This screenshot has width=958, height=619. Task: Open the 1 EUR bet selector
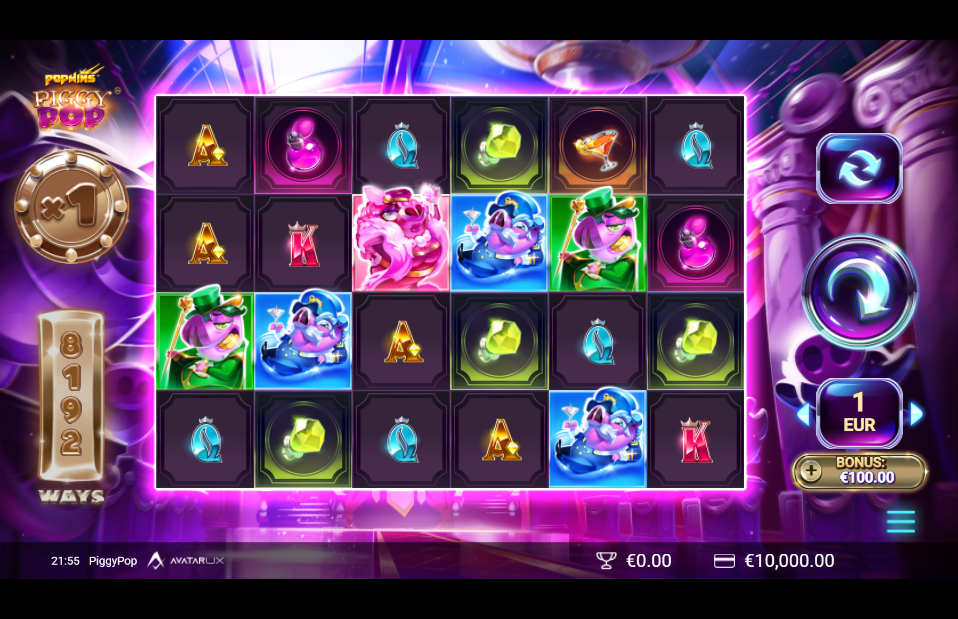click(859, 413)
